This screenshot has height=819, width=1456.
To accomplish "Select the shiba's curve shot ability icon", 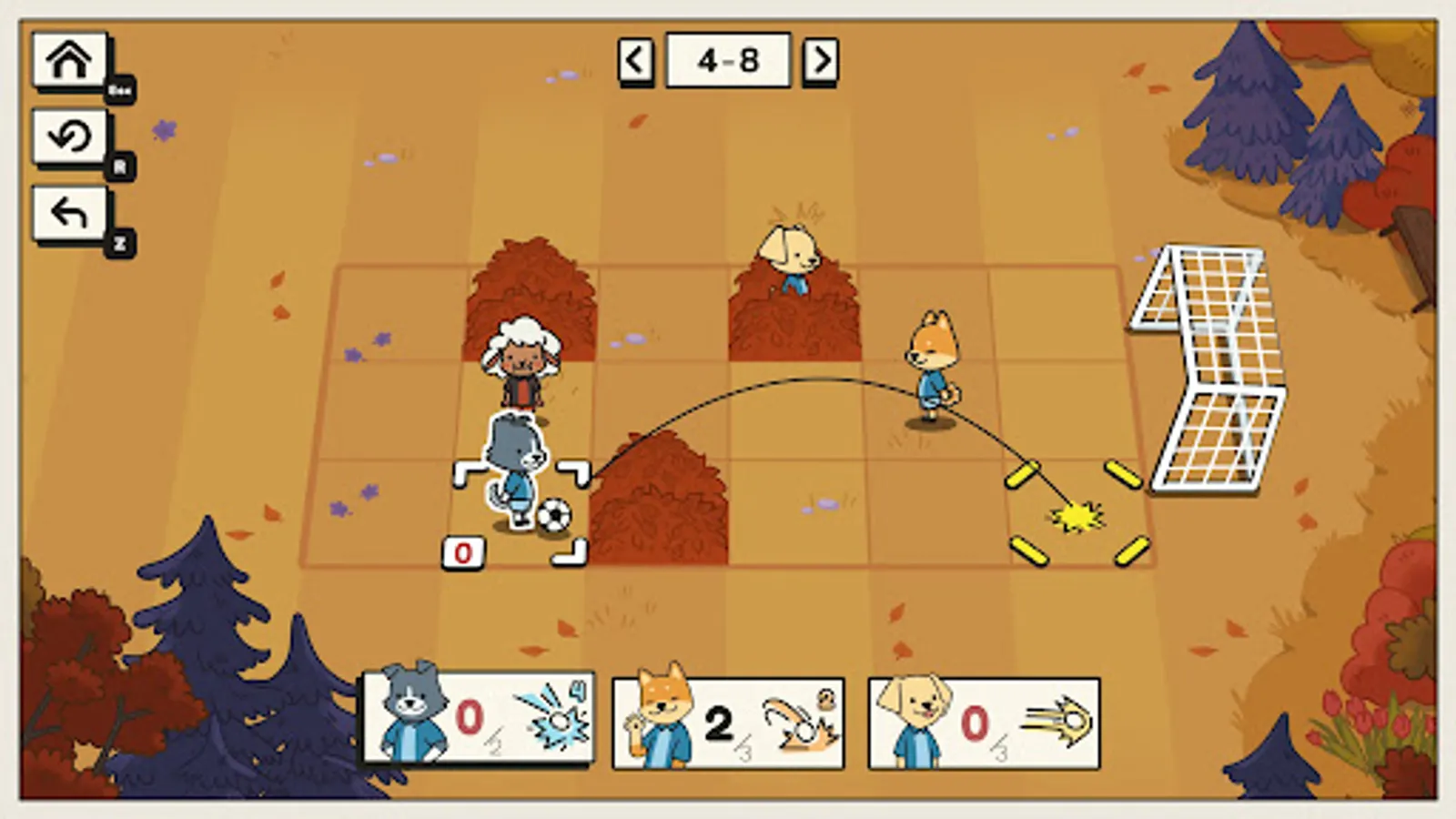I will tap(803, 722).
